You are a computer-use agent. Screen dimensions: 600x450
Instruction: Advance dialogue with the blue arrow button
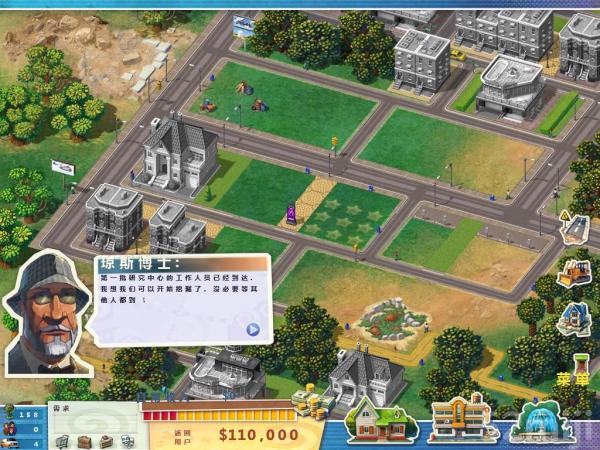[x=253, y=329]
